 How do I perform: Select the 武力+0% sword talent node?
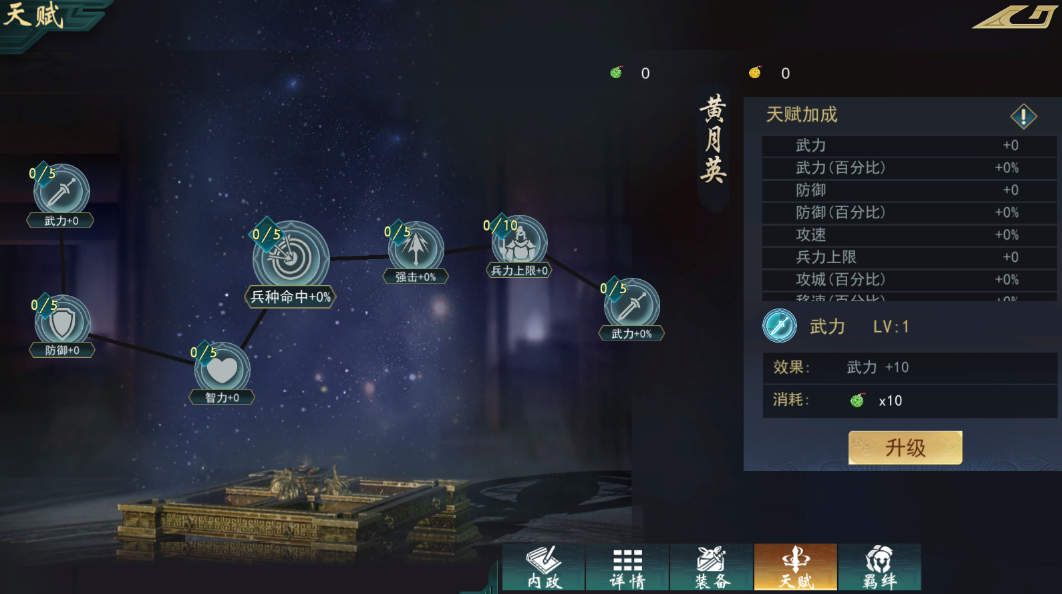[631, 305]
